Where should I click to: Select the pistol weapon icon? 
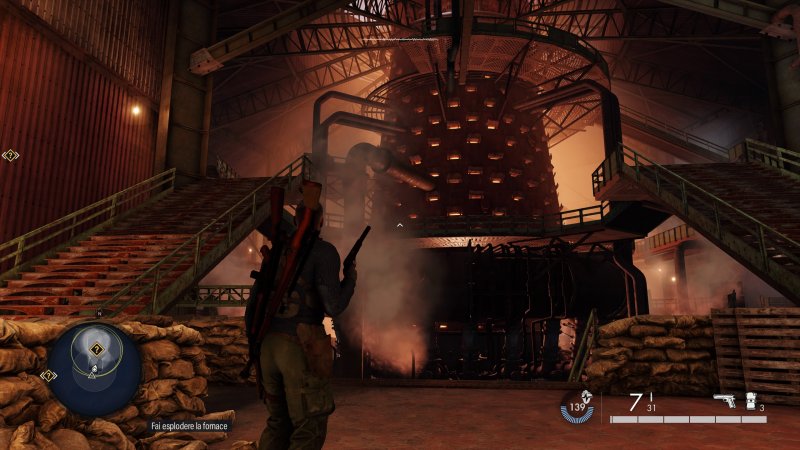(724, 401)
